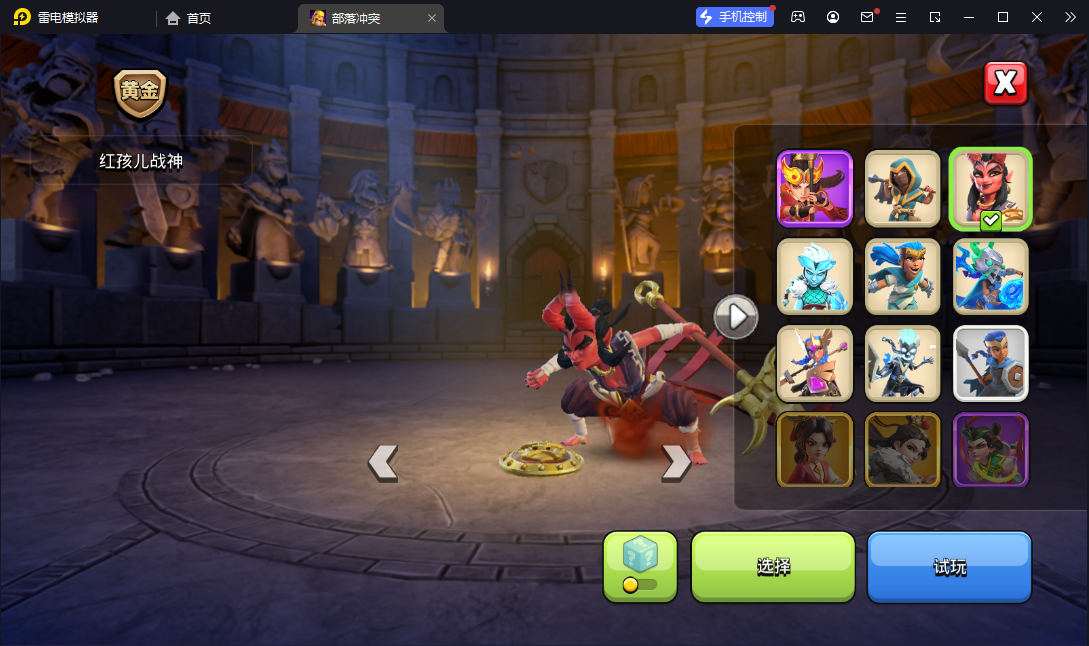Select the dark-haired fur-collar warrior skin

[x=902, y=450]
